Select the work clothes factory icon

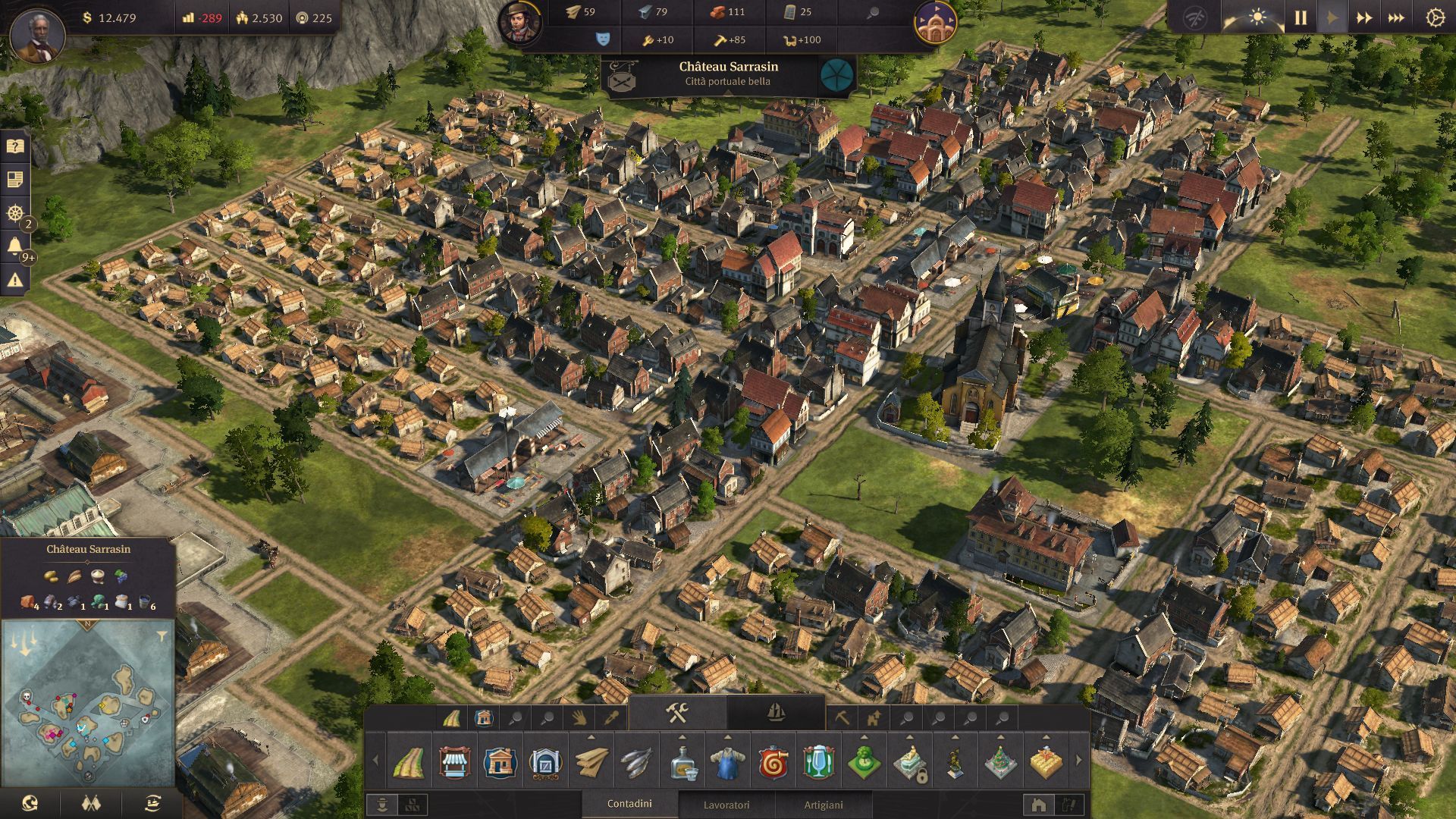tap(728, 762)
